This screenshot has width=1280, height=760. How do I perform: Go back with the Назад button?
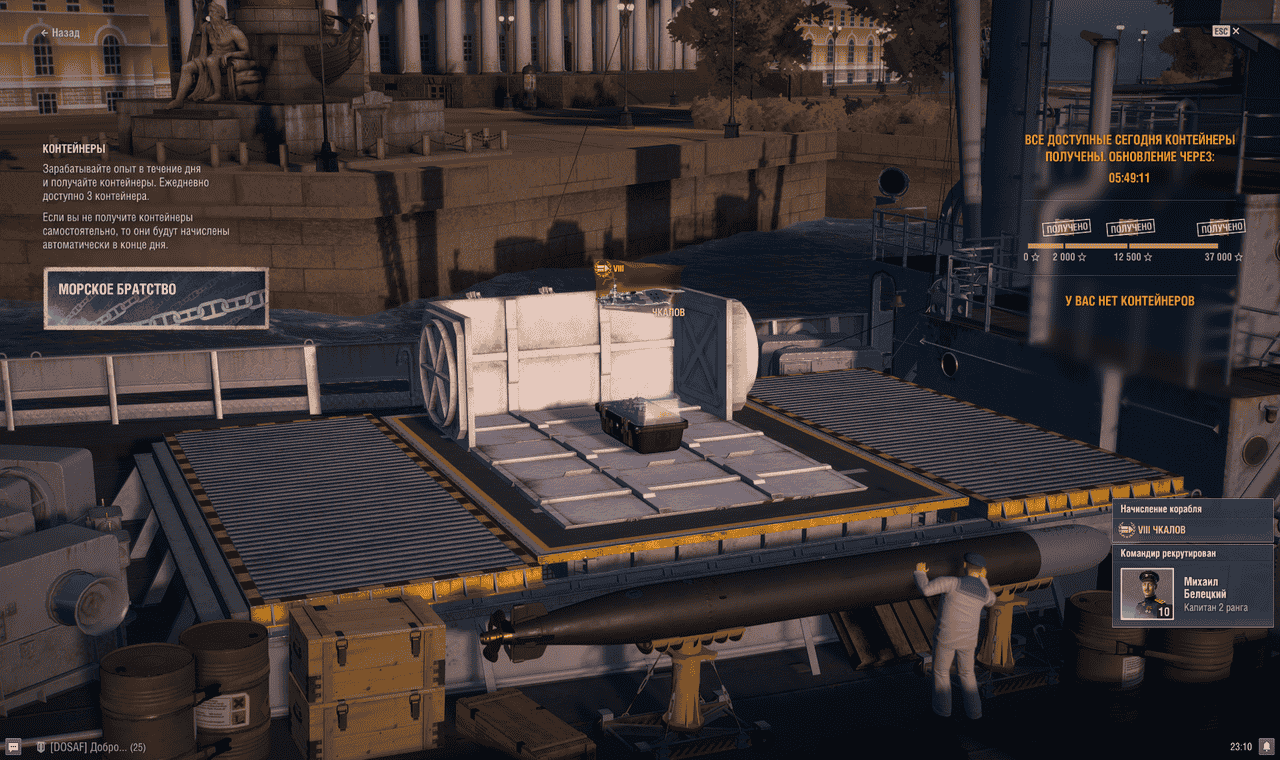point(60,33)
